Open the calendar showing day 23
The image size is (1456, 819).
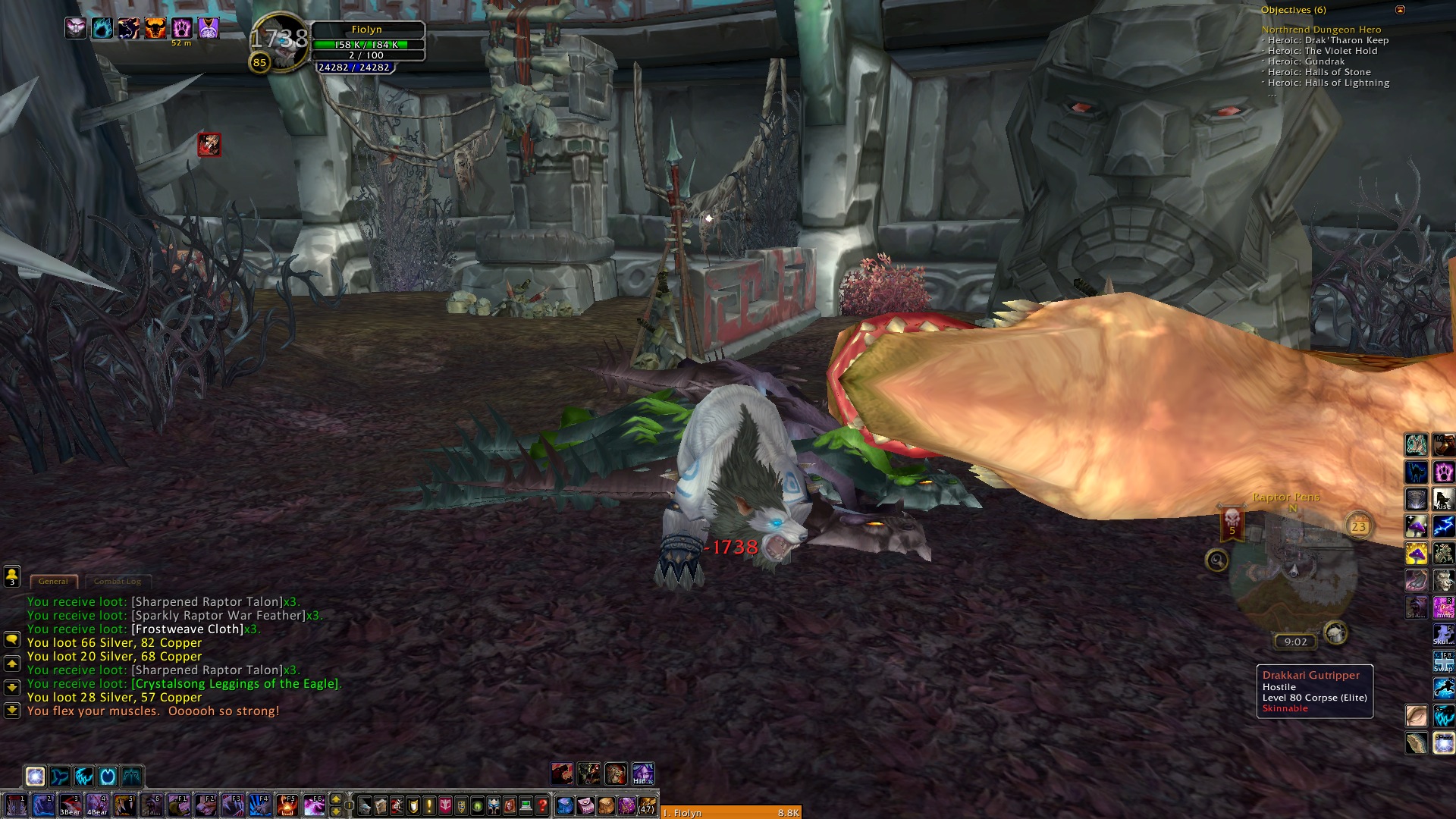pos(1358,526)
